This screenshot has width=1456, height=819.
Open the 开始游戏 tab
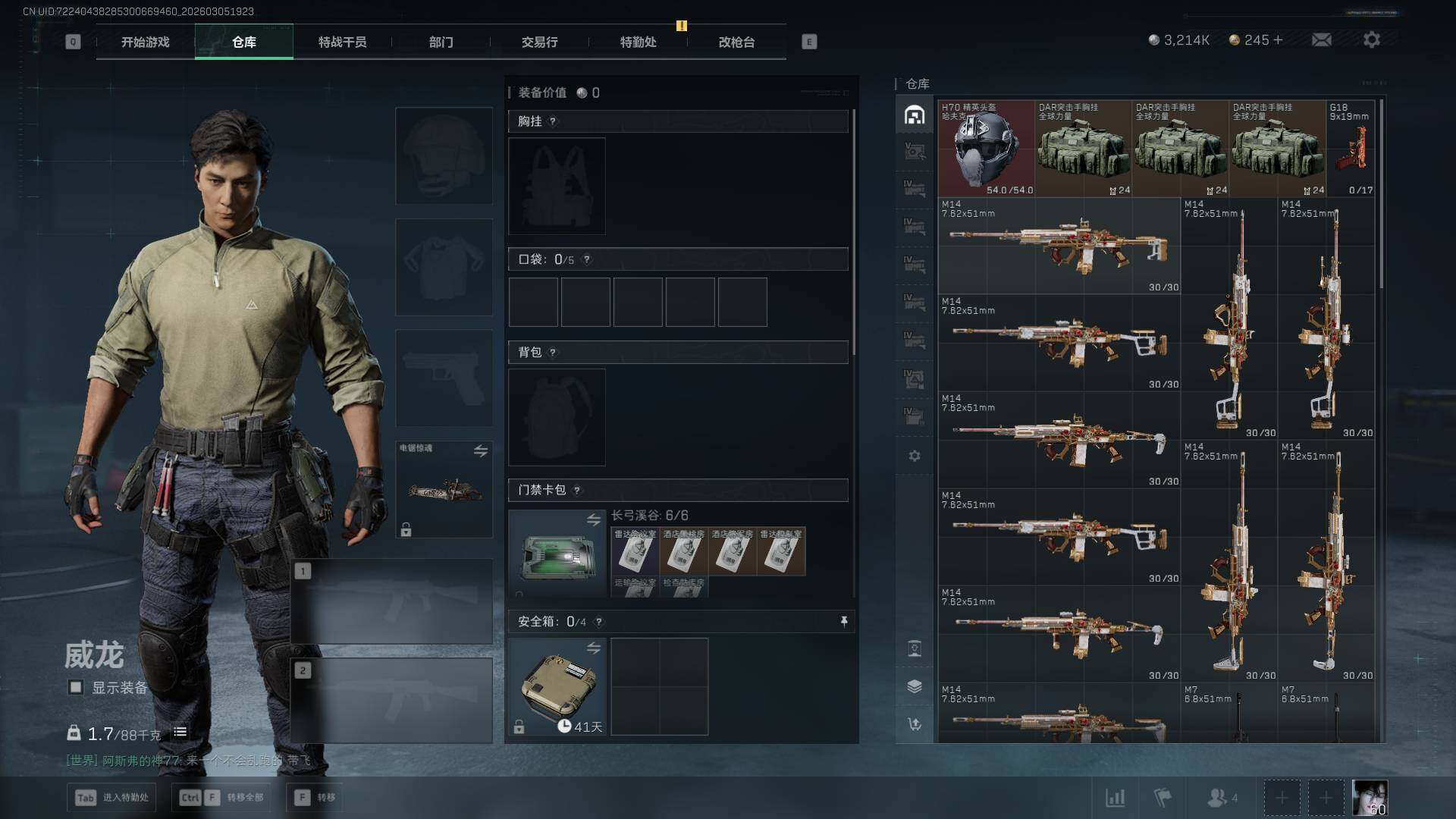click(x=145, y=42)
